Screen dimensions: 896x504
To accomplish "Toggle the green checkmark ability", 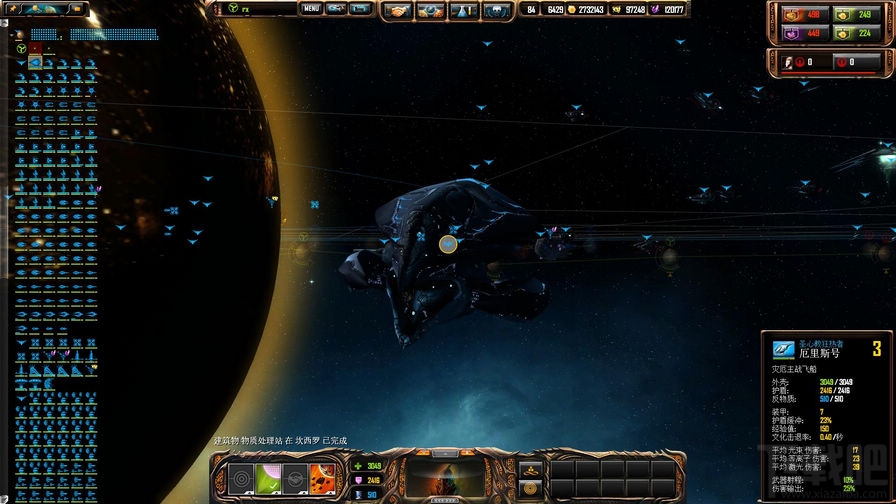I will (x=267, y=479).
